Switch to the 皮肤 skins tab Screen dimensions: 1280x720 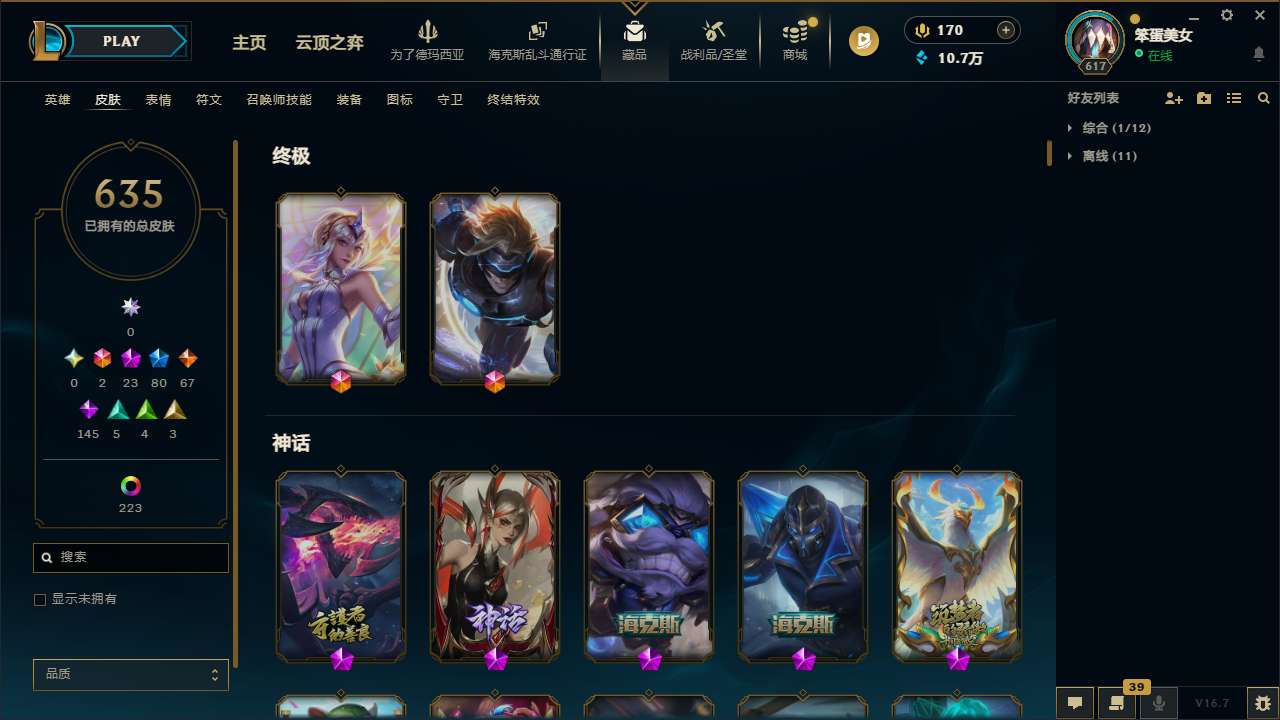click(108, 100)
